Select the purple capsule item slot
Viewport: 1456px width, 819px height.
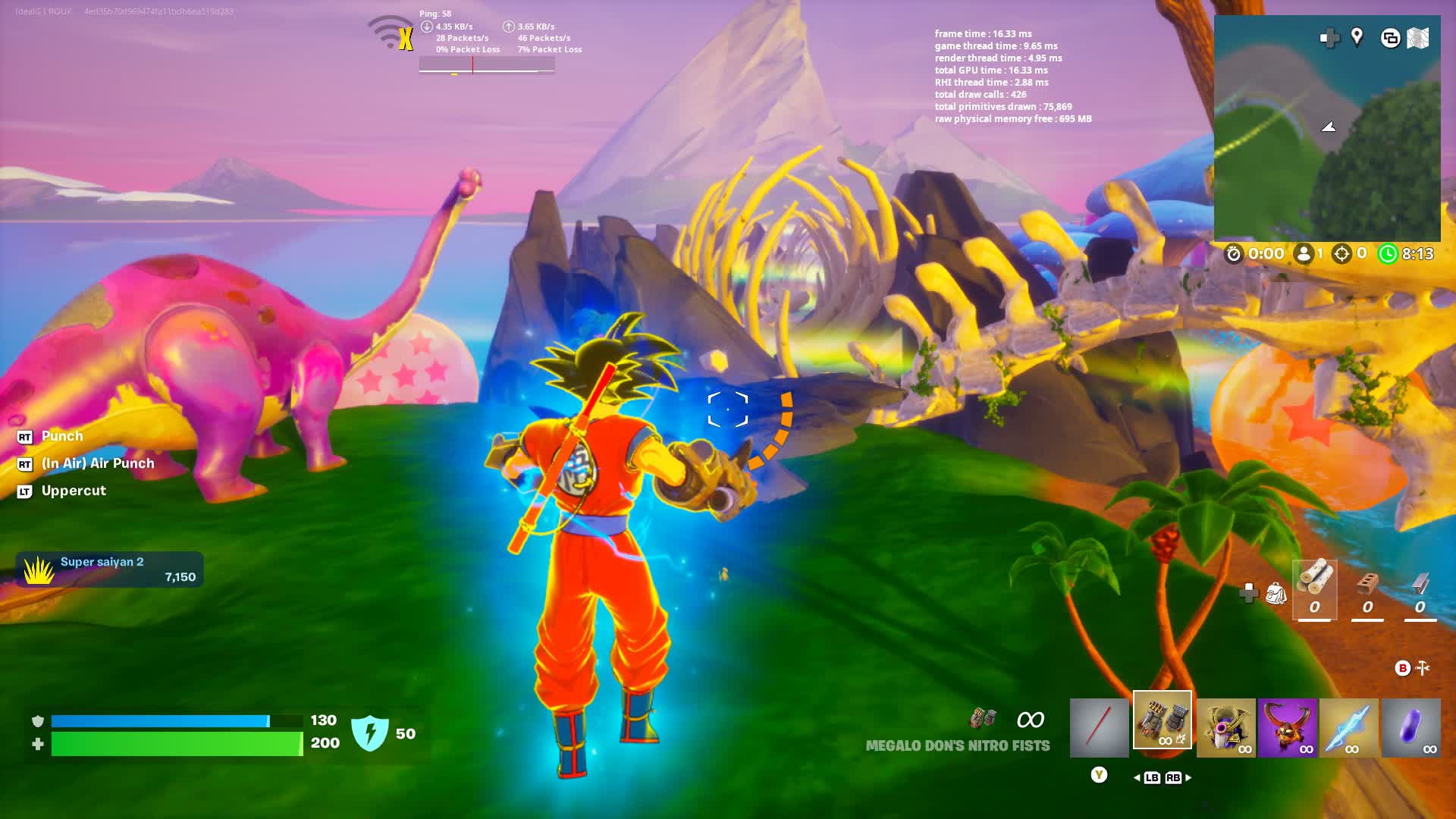(1410, 728)
